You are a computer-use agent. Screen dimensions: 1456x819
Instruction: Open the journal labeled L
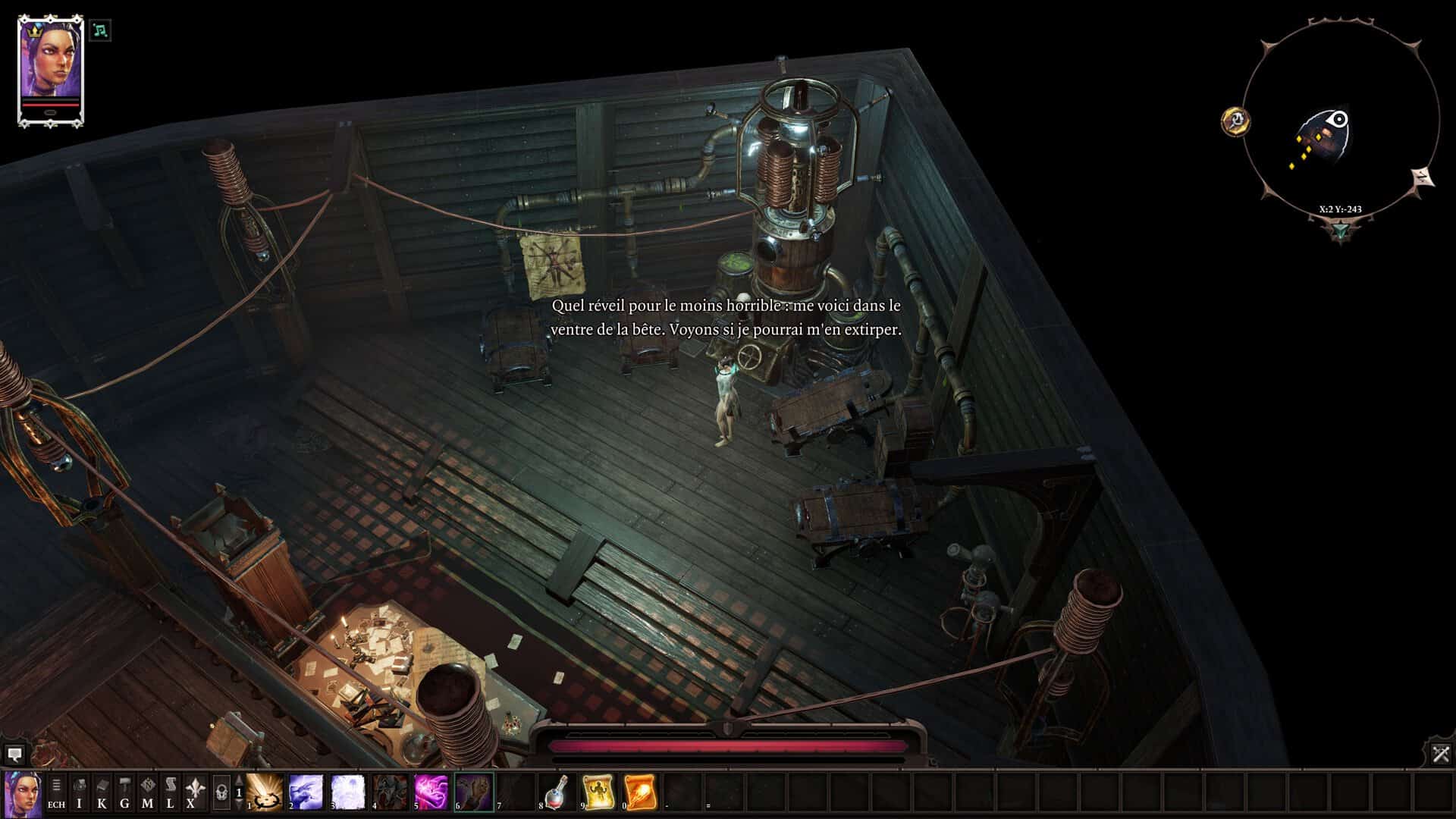tap(170, 792)
